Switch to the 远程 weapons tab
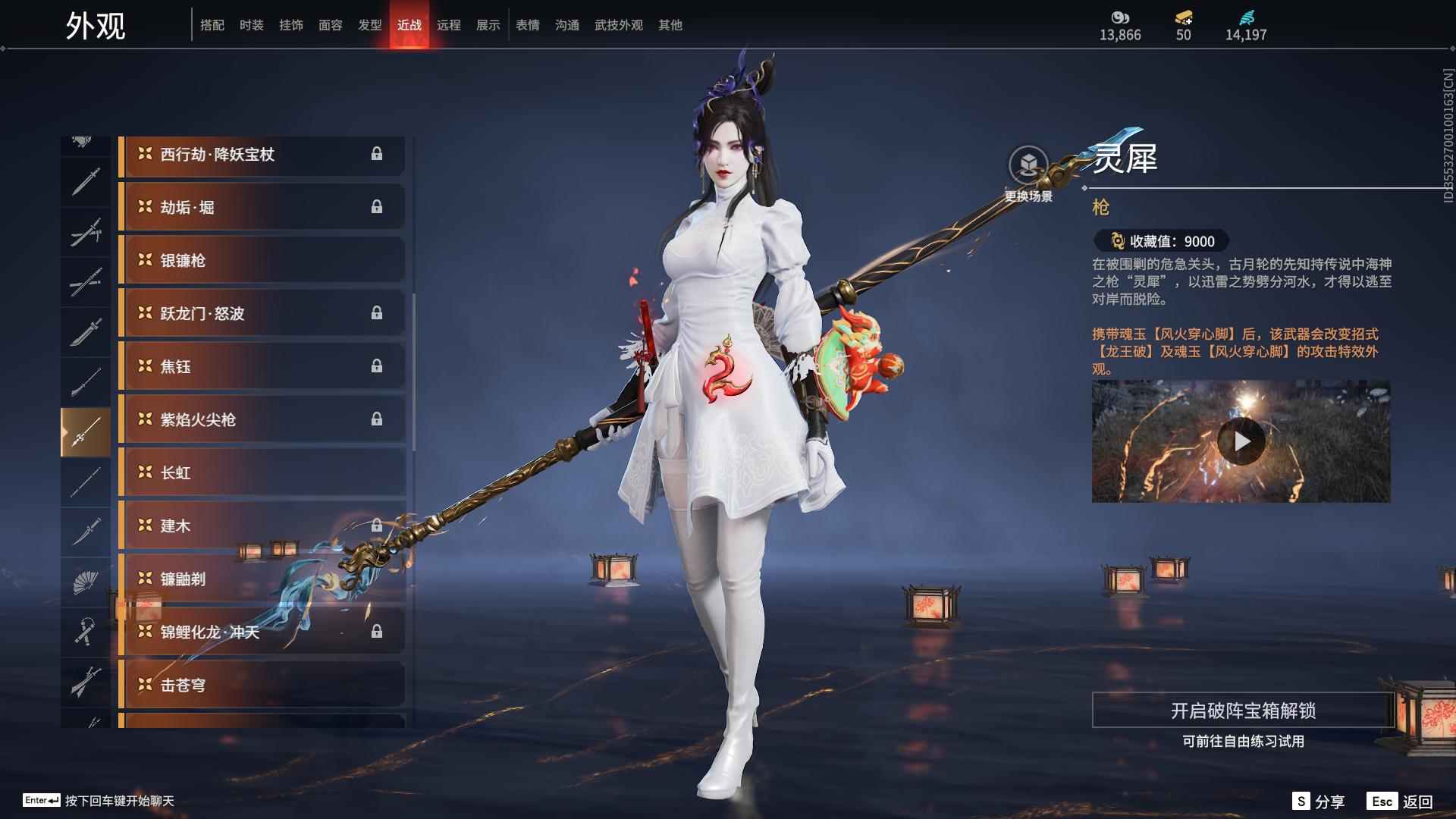 450,24
